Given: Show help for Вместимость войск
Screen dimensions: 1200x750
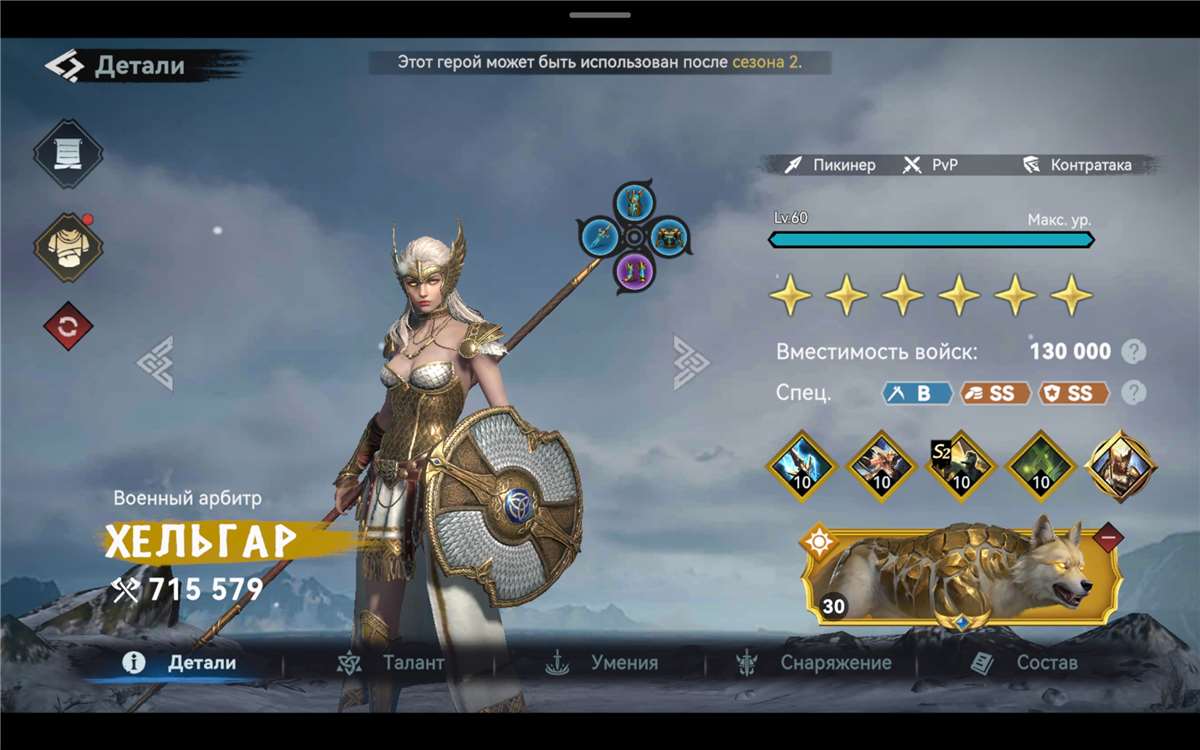Looking at the screenshot, I should click(1133, 351).
